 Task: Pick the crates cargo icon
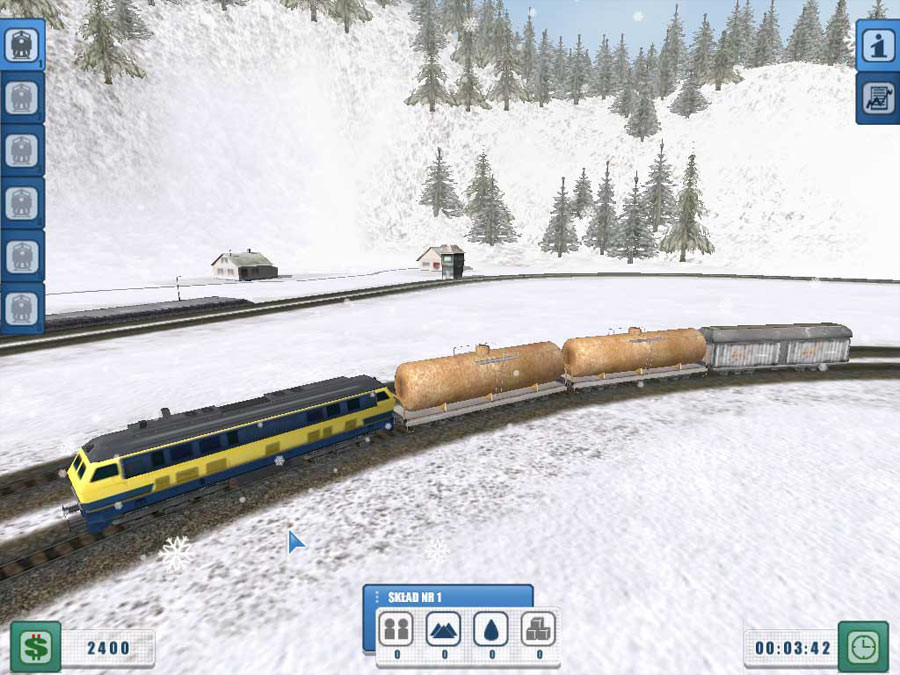click(x=539, y=629)
